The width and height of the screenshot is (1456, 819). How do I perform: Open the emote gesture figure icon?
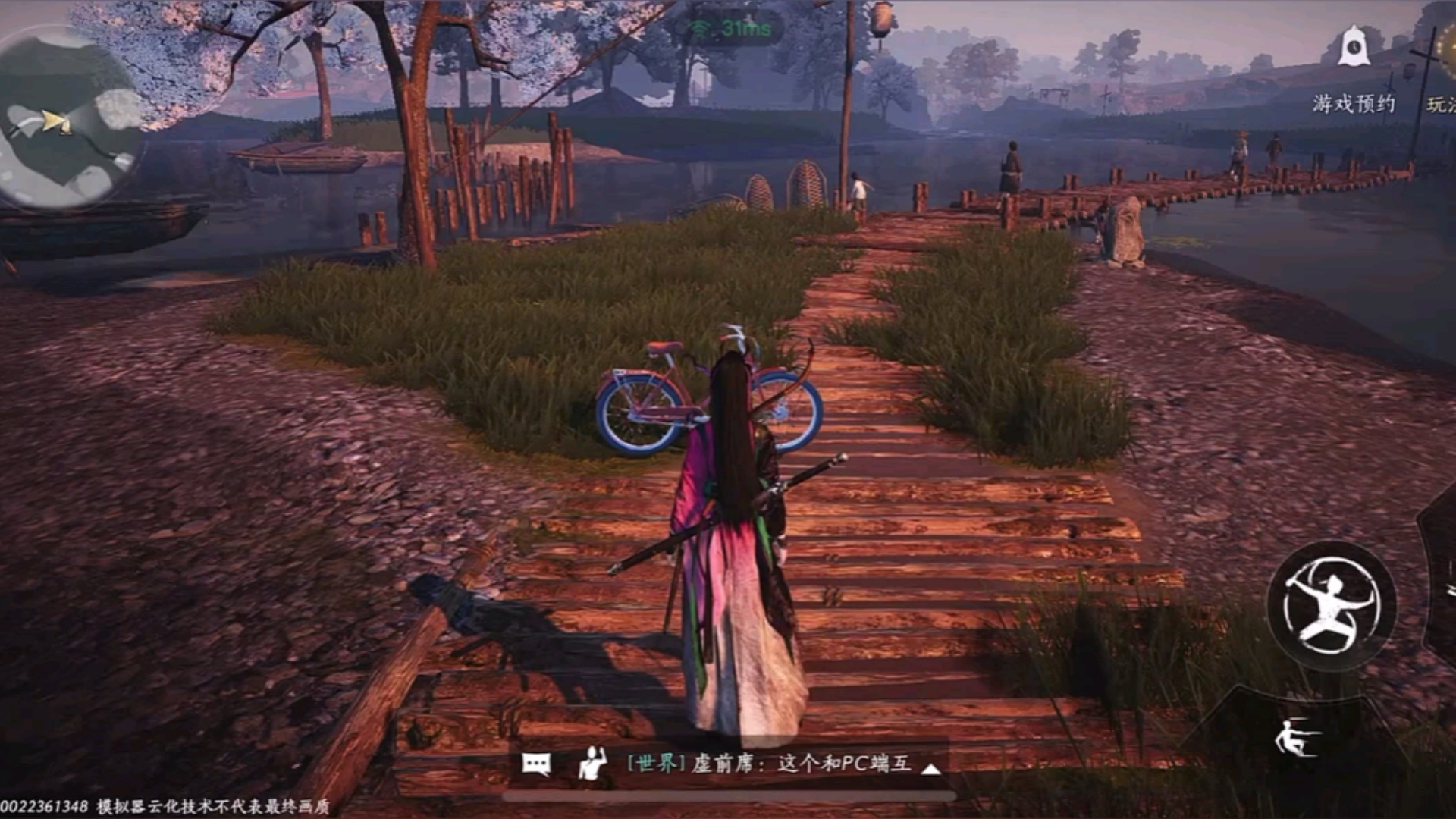click(x=591, y=763)
